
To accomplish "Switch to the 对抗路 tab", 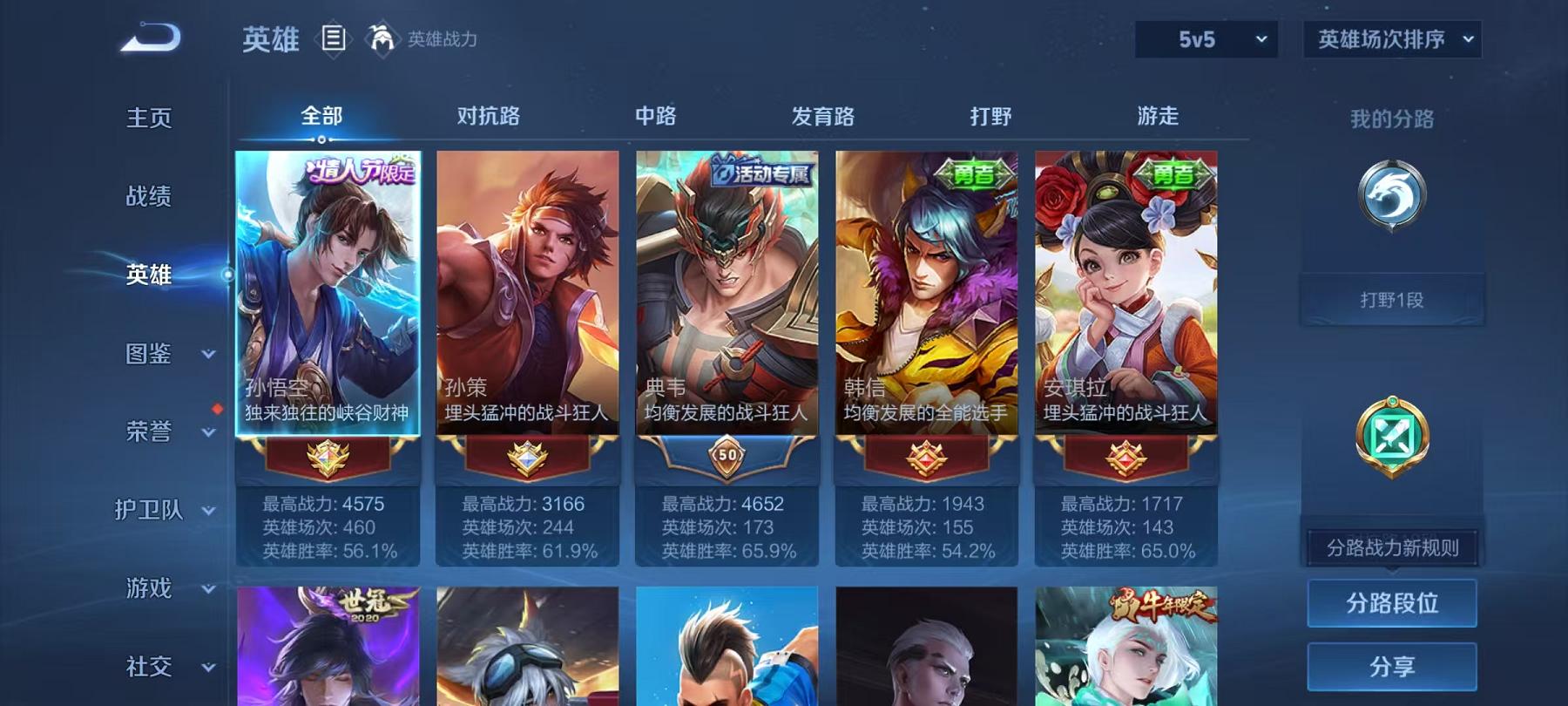I will (x=487, y=115).
